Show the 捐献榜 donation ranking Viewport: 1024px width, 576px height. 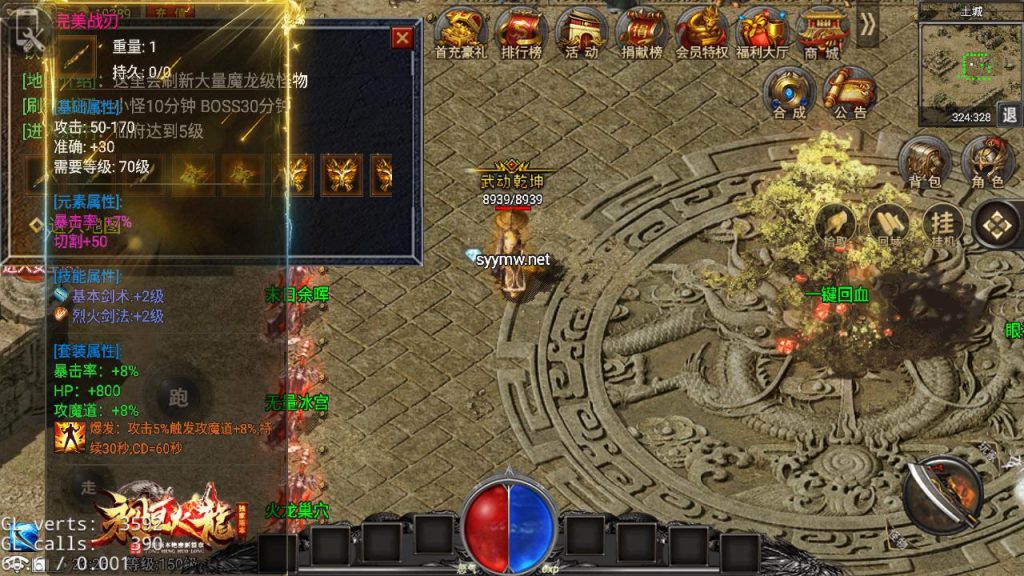point(642,33)
